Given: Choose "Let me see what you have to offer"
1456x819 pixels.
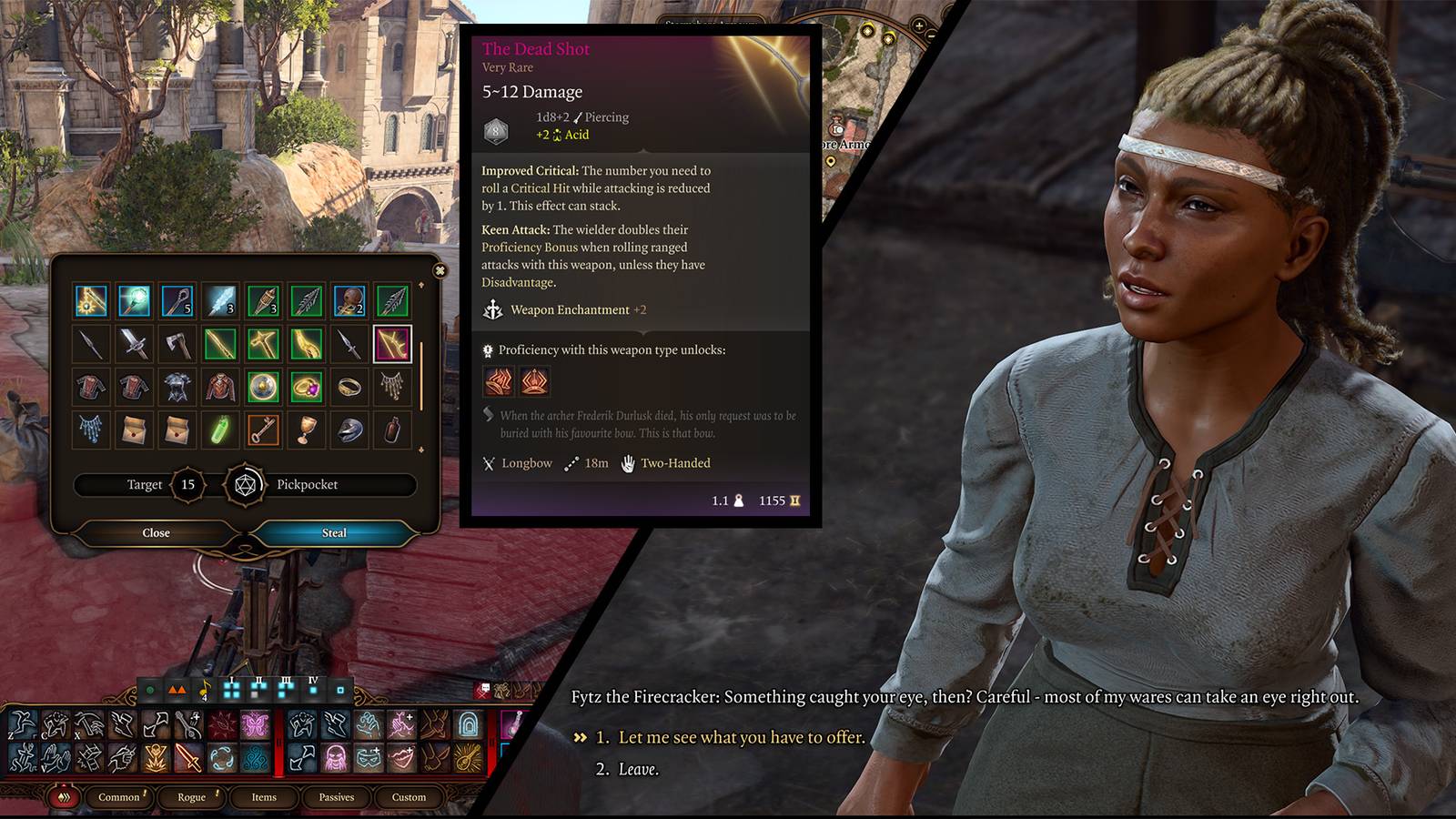Looking at the screenshot, I should pos(741,737).
